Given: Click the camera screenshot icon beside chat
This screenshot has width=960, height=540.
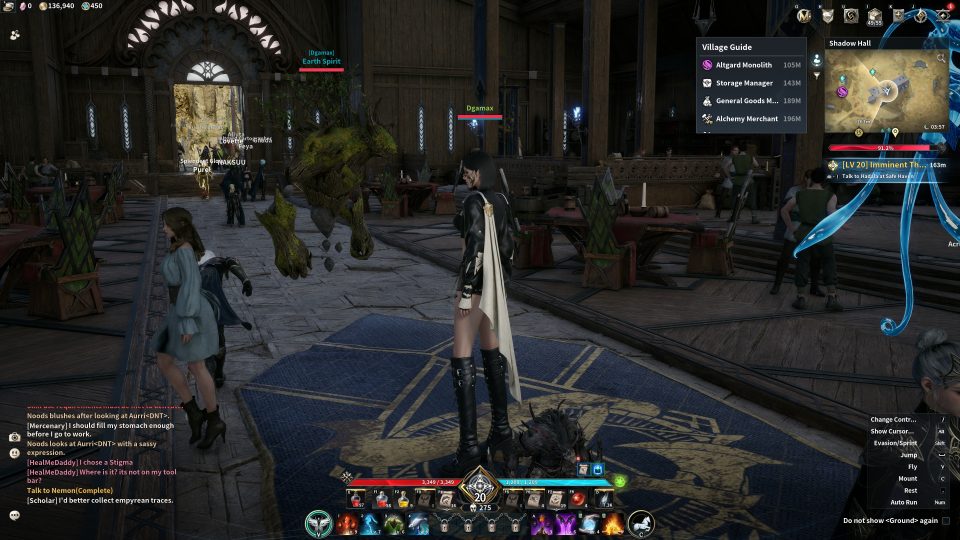Looking at the screenshot, I should 14,437.
